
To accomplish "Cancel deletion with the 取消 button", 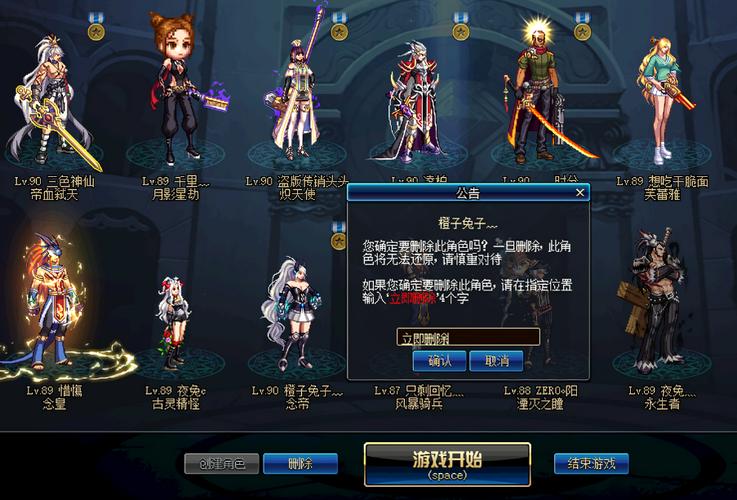I will point(497,361).
